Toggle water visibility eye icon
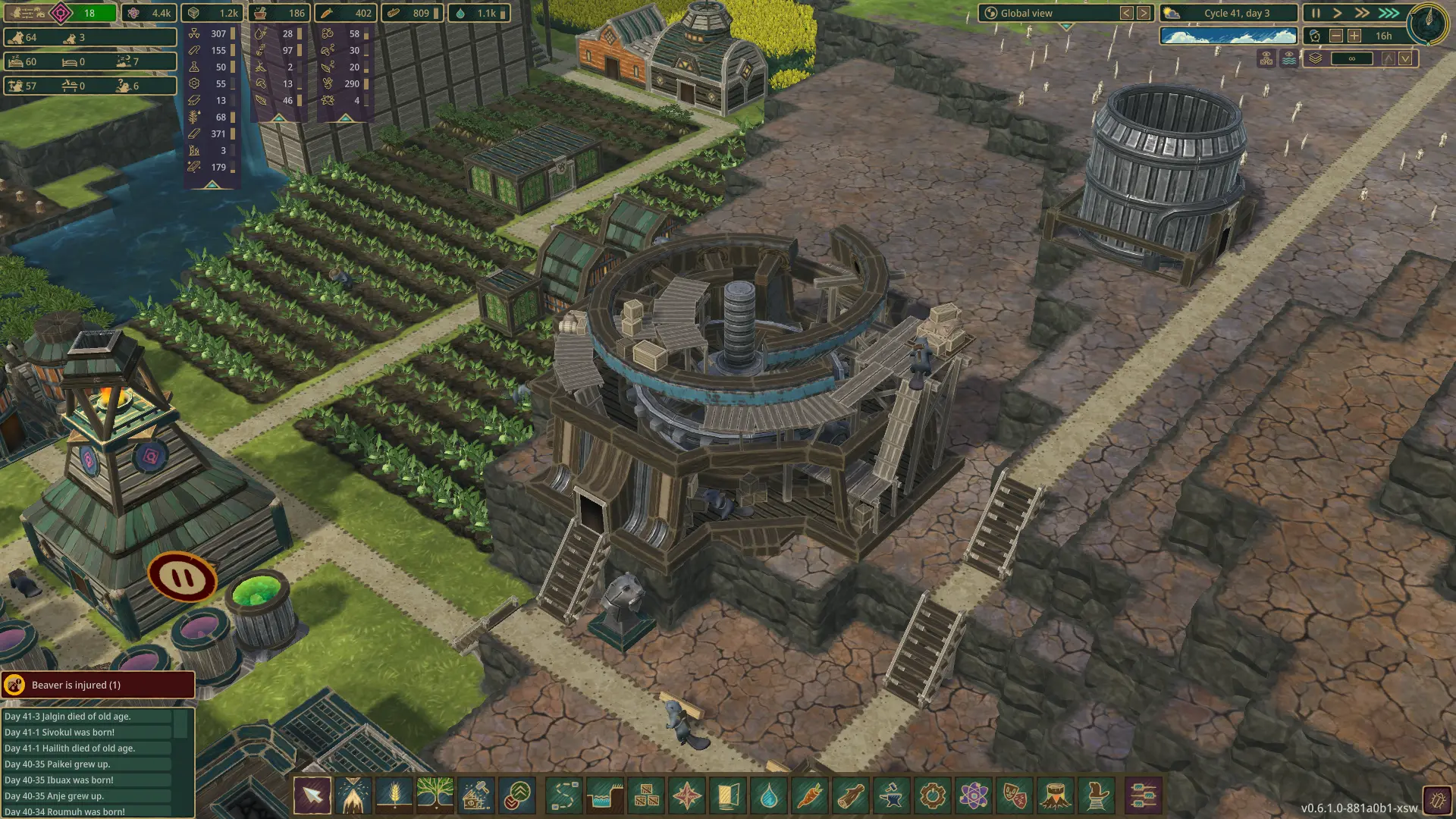This screenshot has width=1456, height=819. point(1289,58)
